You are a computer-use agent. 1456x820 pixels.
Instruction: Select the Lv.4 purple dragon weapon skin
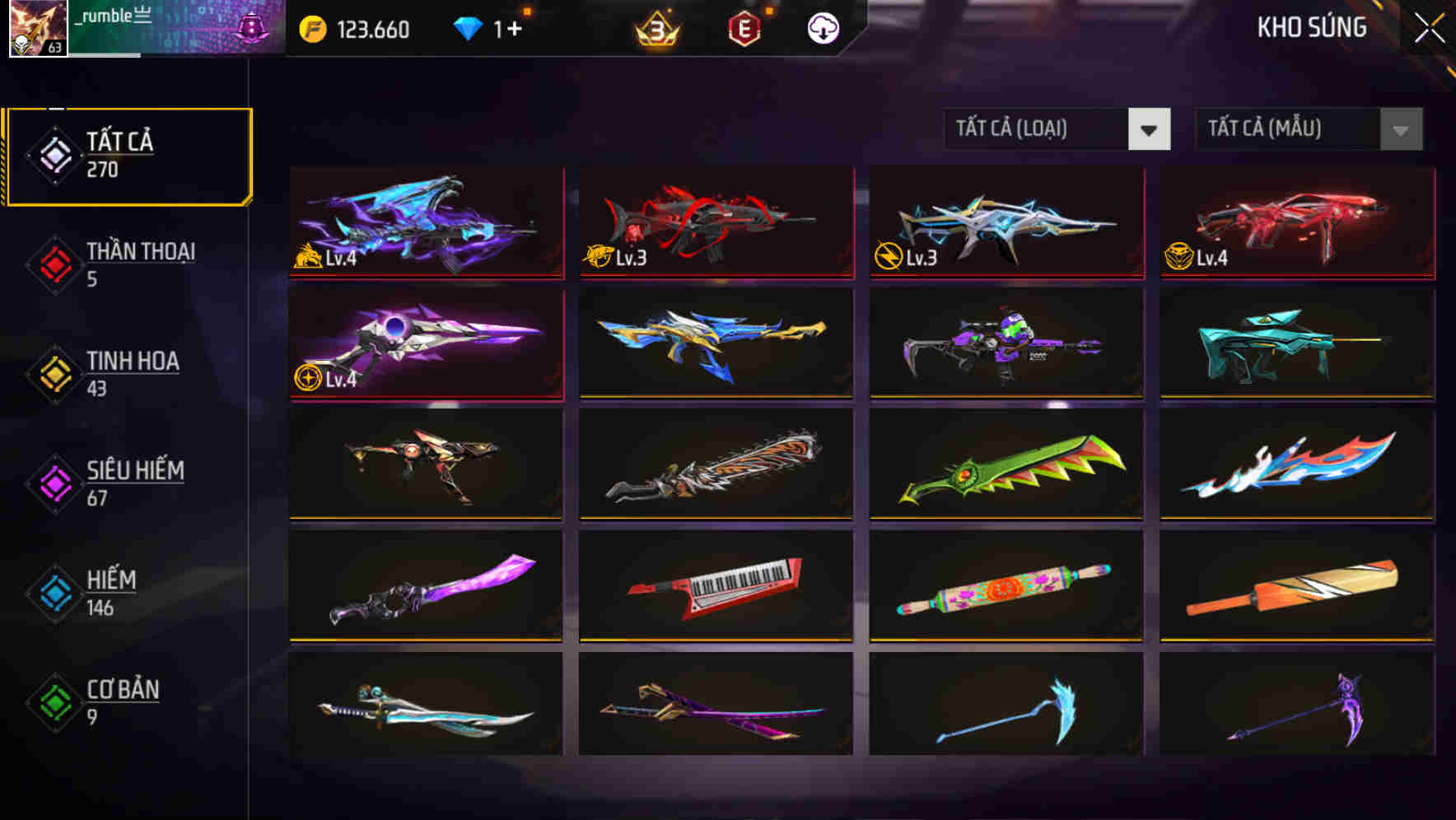[x=424, y=223]
